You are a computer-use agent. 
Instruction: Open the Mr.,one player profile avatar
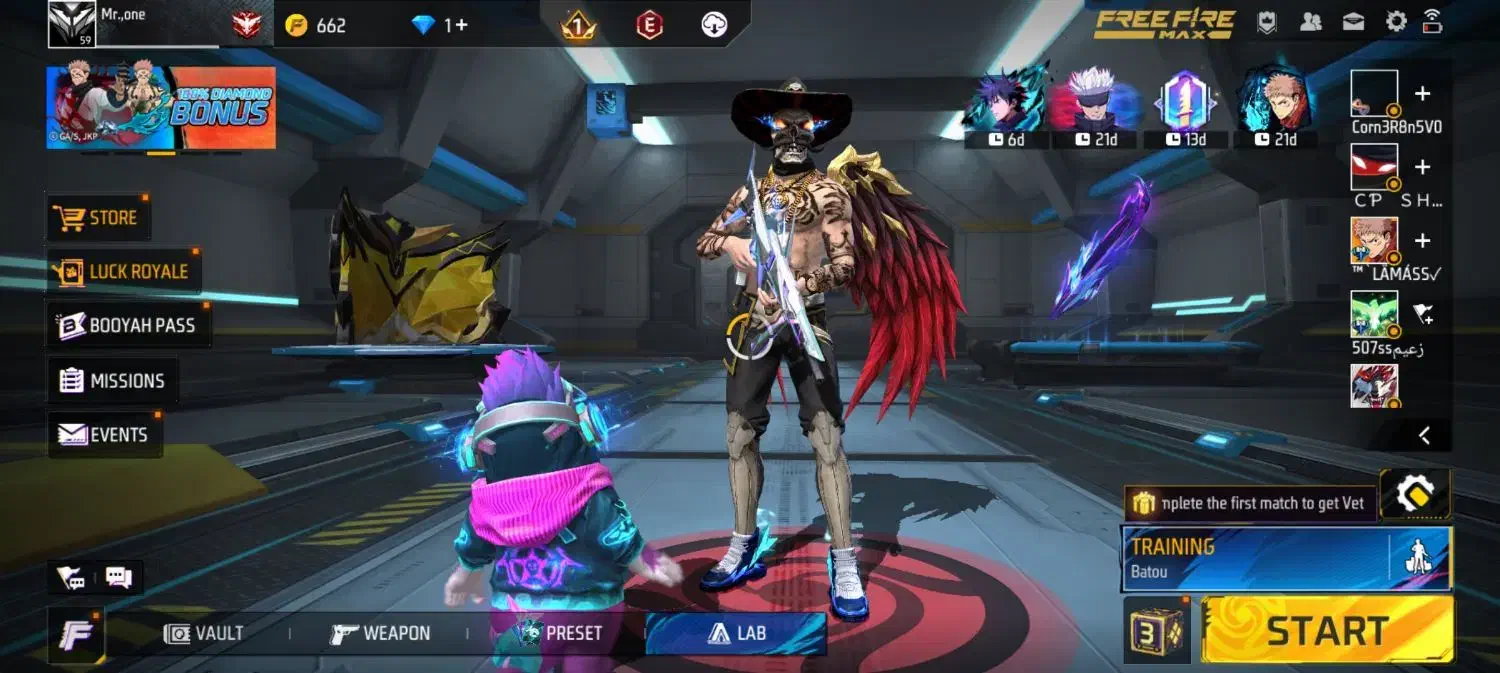72,24
